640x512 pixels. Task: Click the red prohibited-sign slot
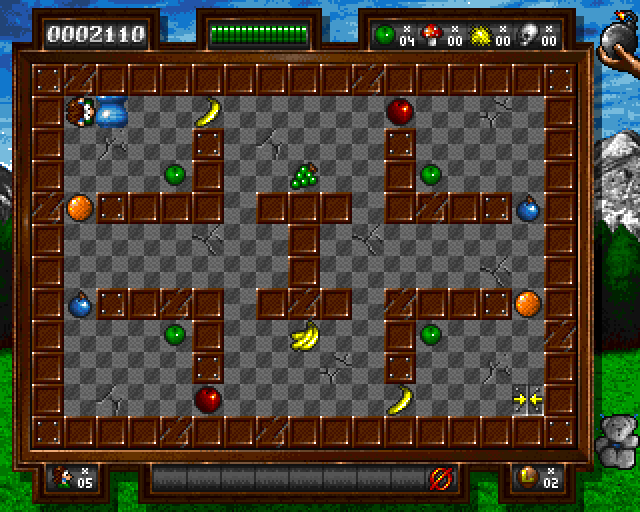coord(438,478)
